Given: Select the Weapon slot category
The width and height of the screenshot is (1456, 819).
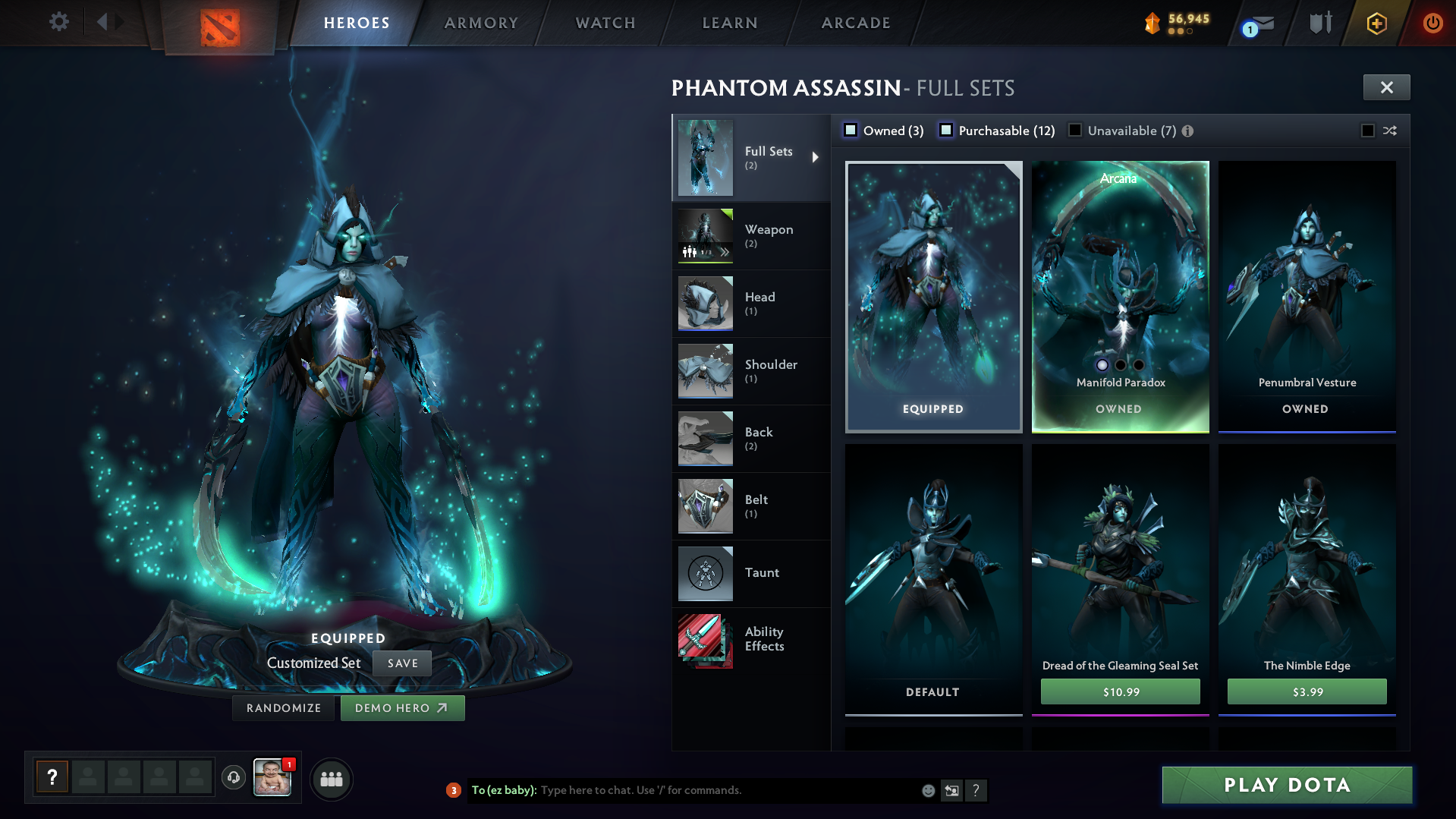Looking at the screenshot, I should (751, 236).
